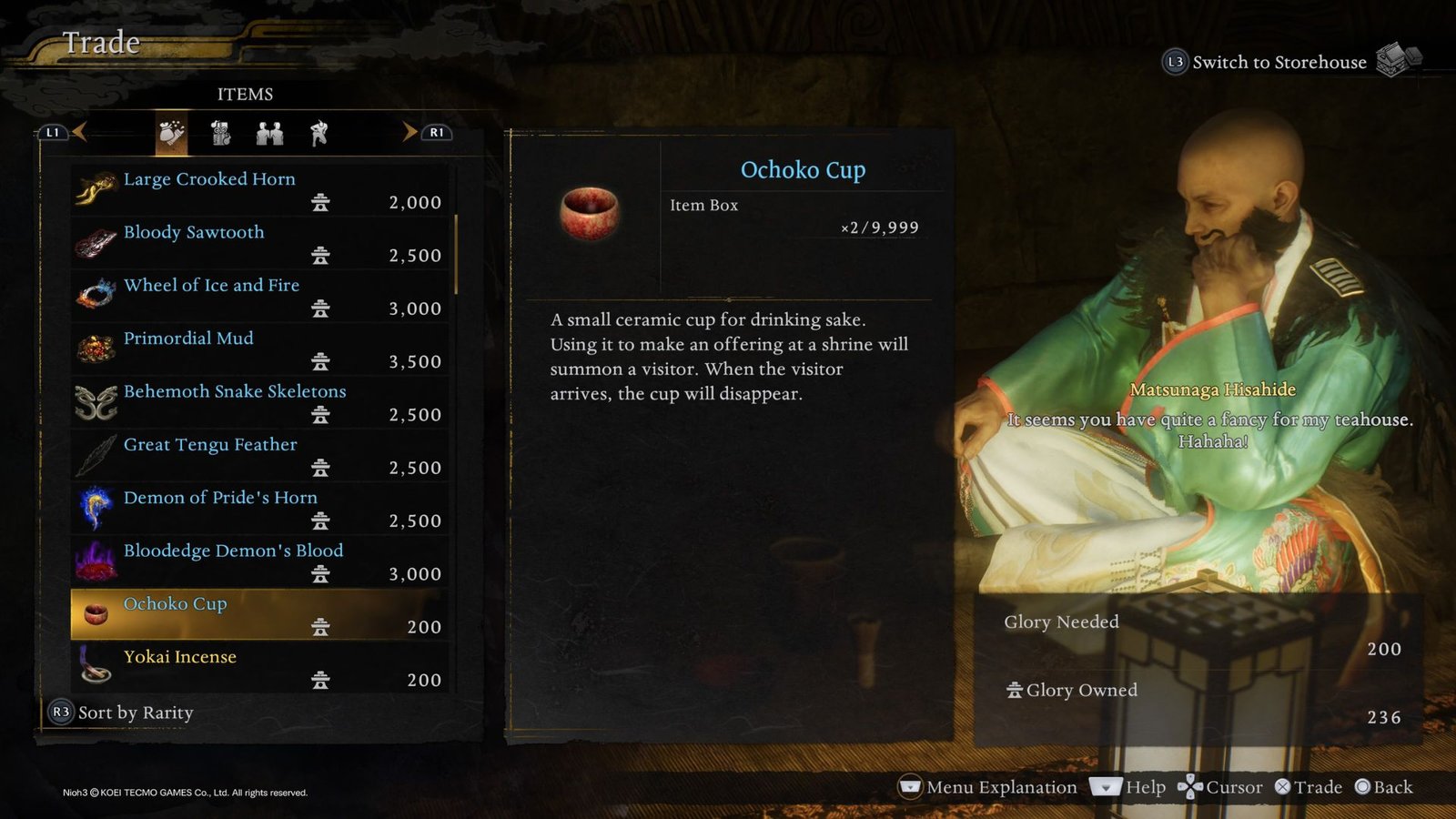Viewport: 1456px width, 819px height.
Task: Open the equipment category tab icon
Action: 220,133
